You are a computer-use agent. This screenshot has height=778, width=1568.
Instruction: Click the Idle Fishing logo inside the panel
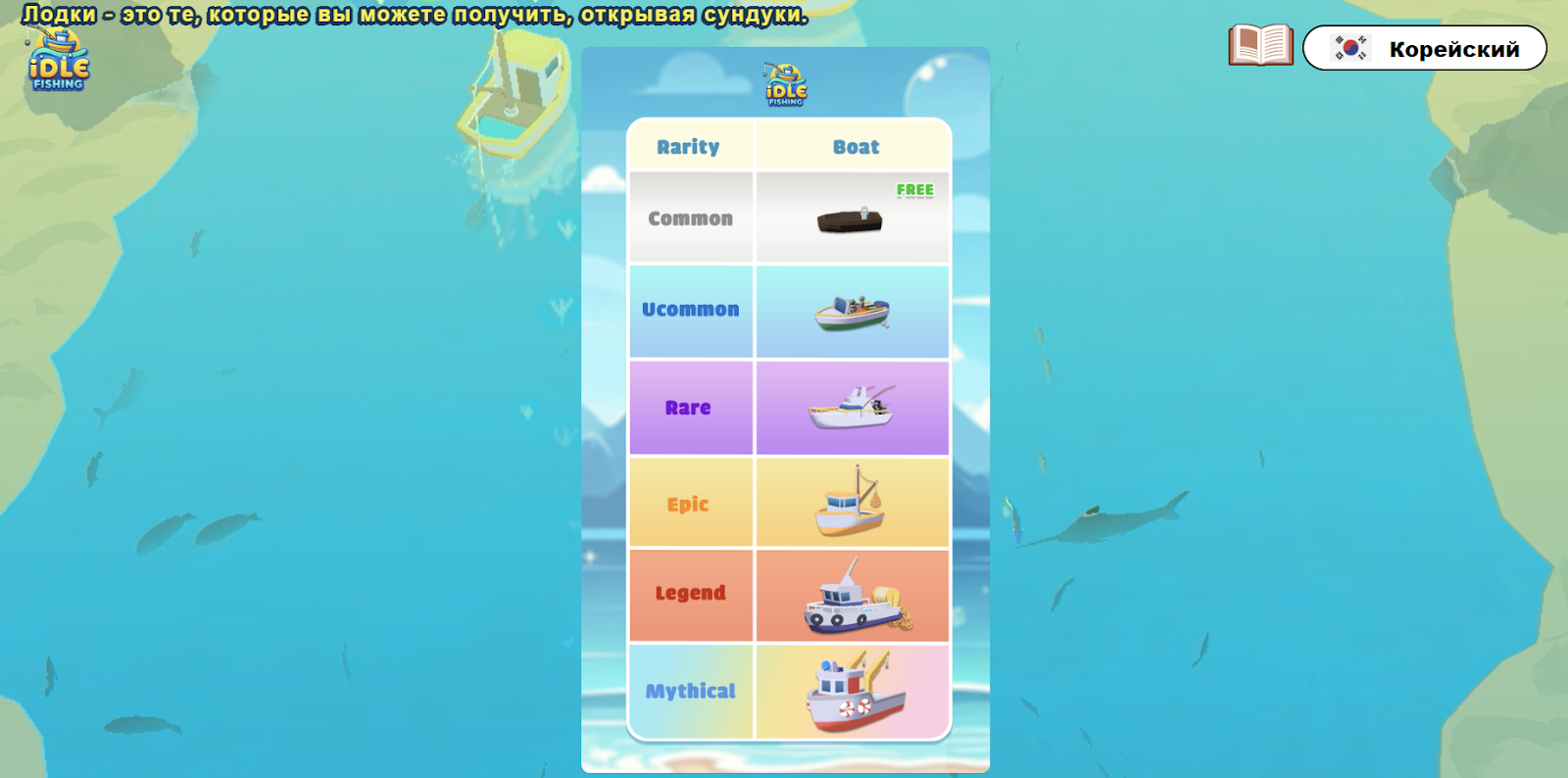[x=784, y=83]
